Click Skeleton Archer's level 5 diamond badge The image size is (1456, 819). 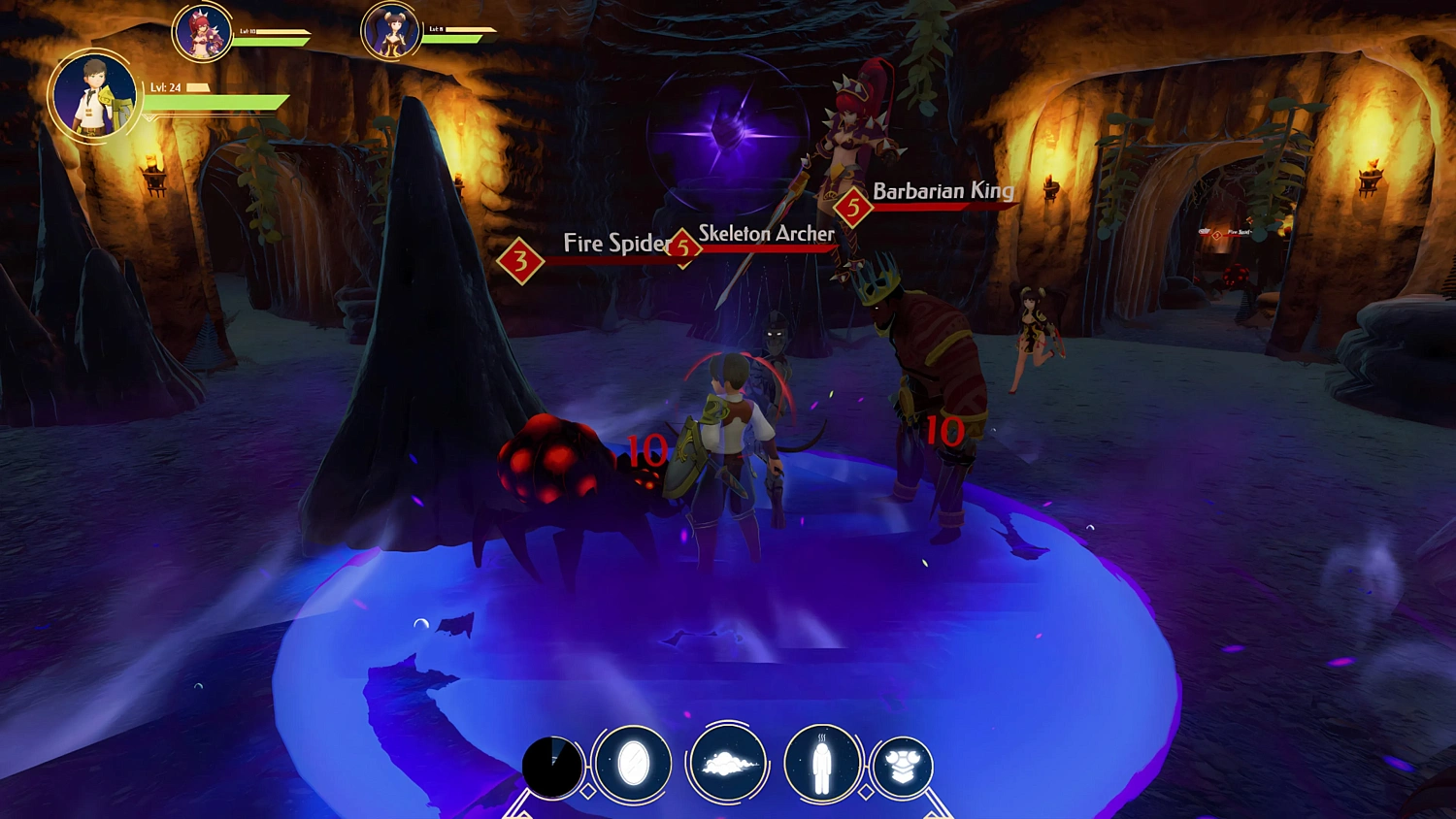tap(682, 248)
